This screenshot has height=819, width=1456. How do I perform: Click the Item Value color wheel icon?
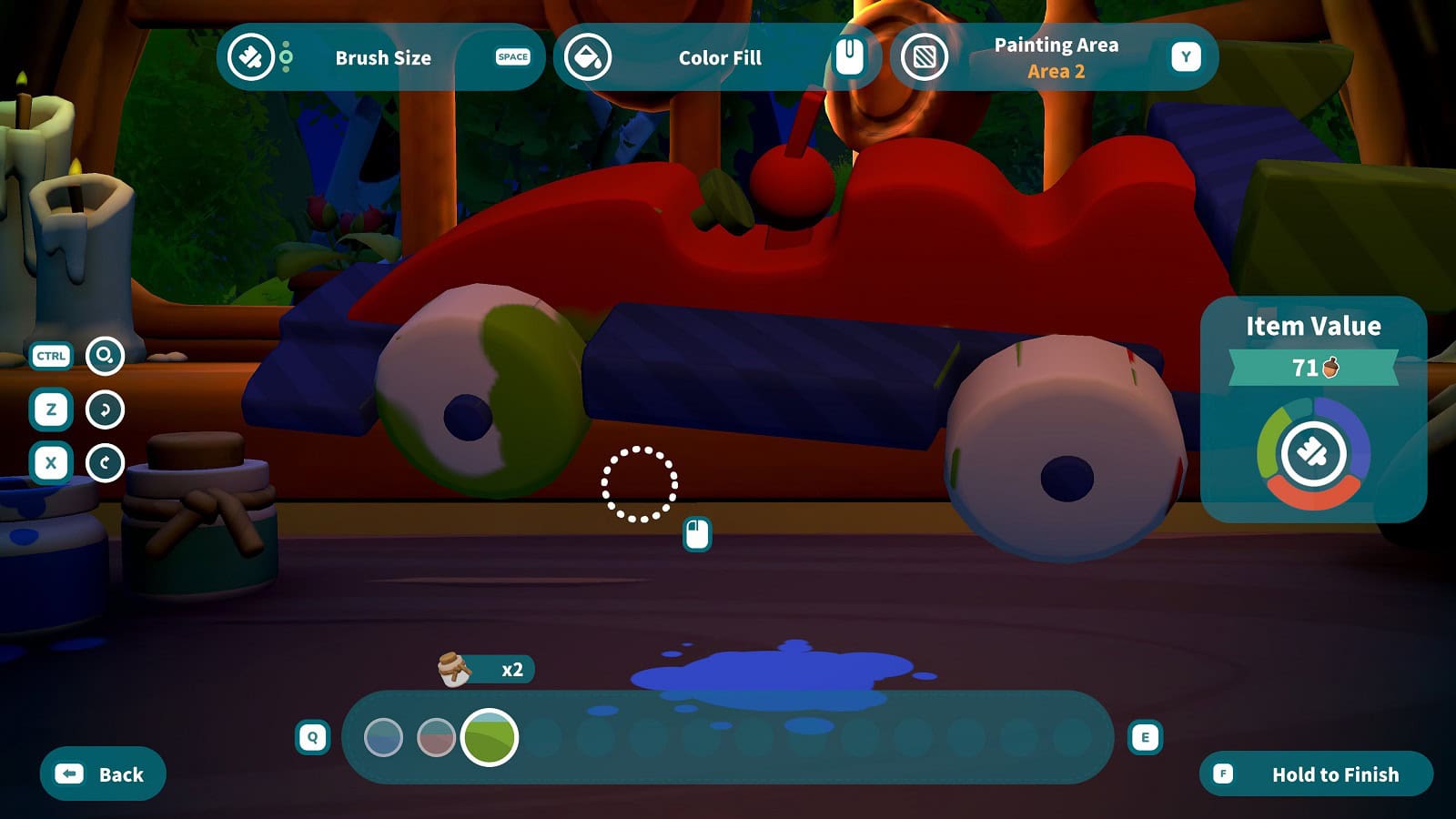coord(1313,453)
